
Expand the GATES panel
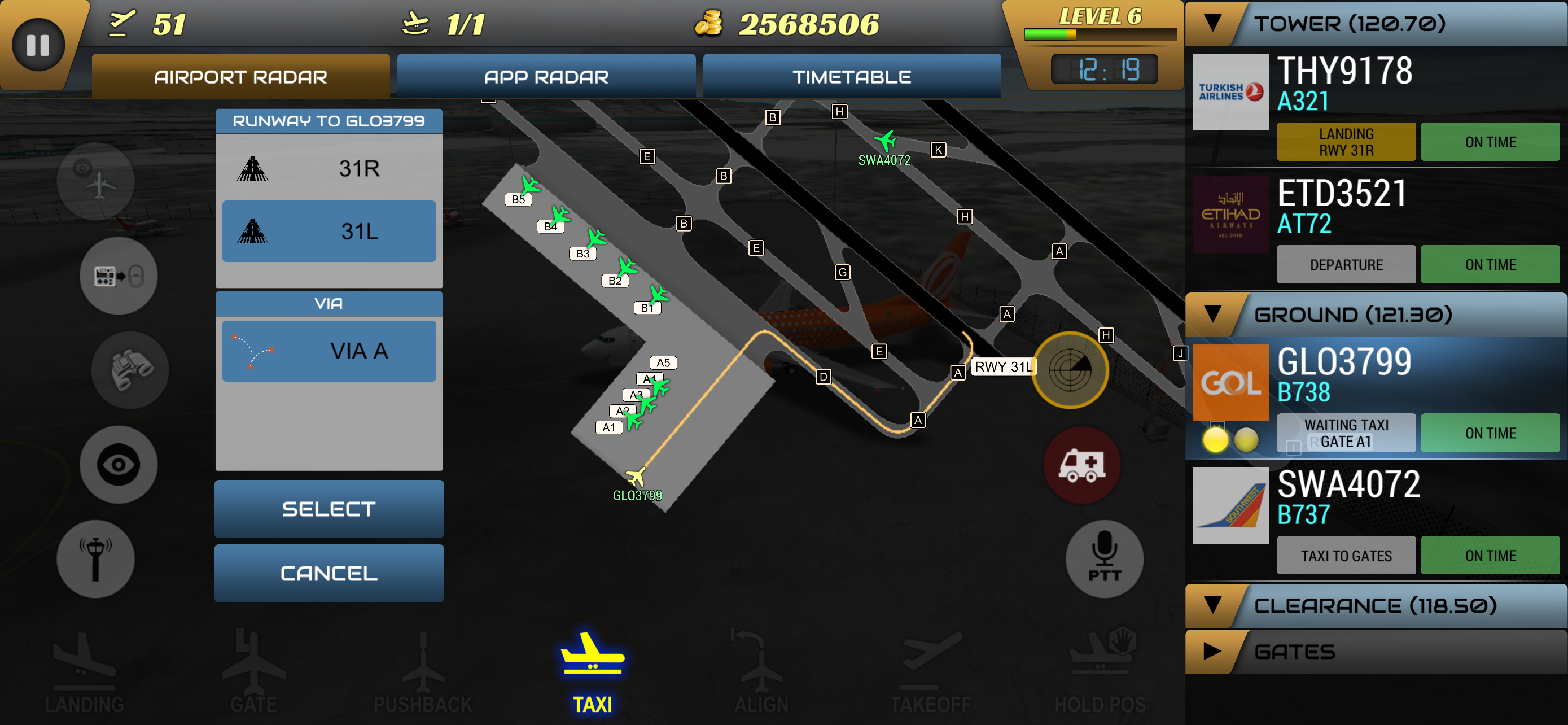[1211, 652]
